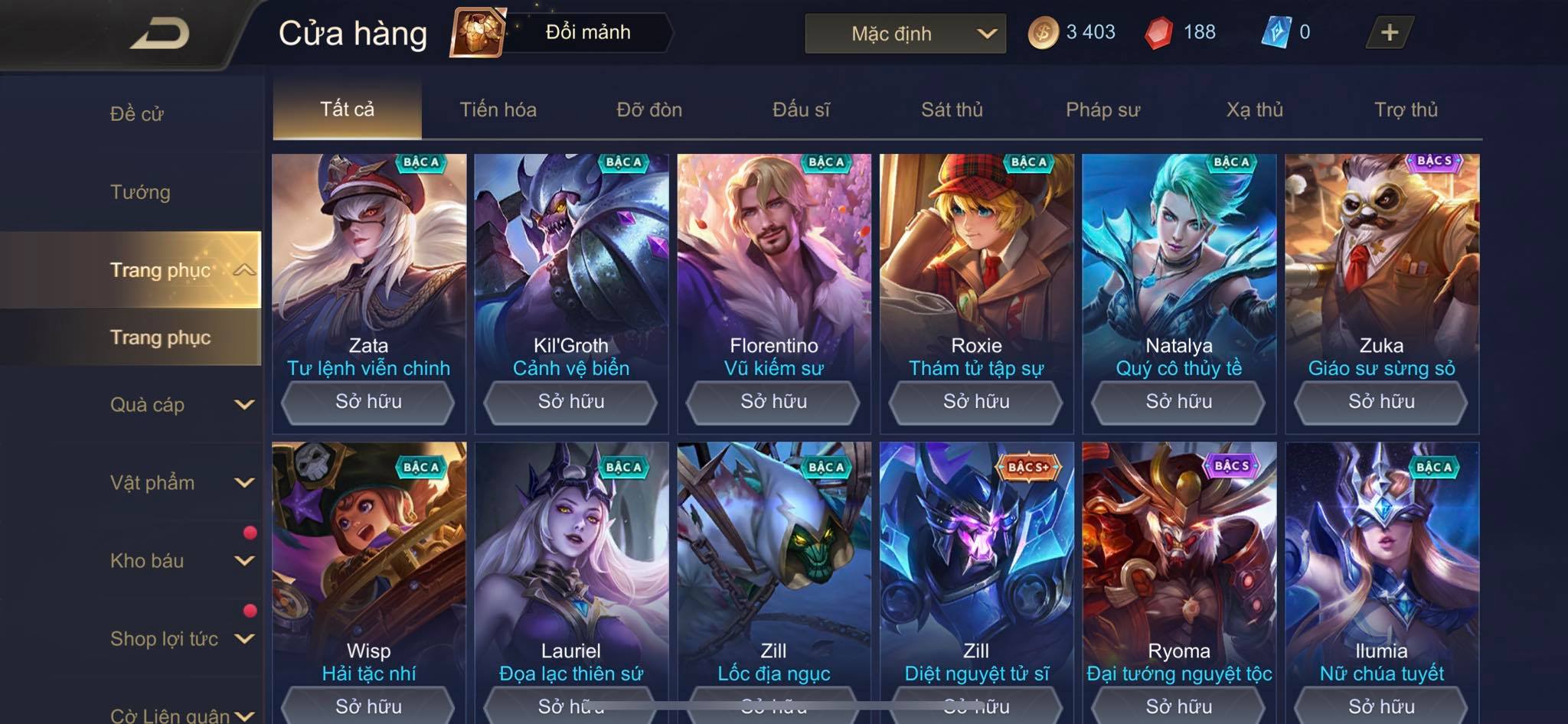Go back using the return arrow
This screenshot has height=724, width=1568.
159,34
